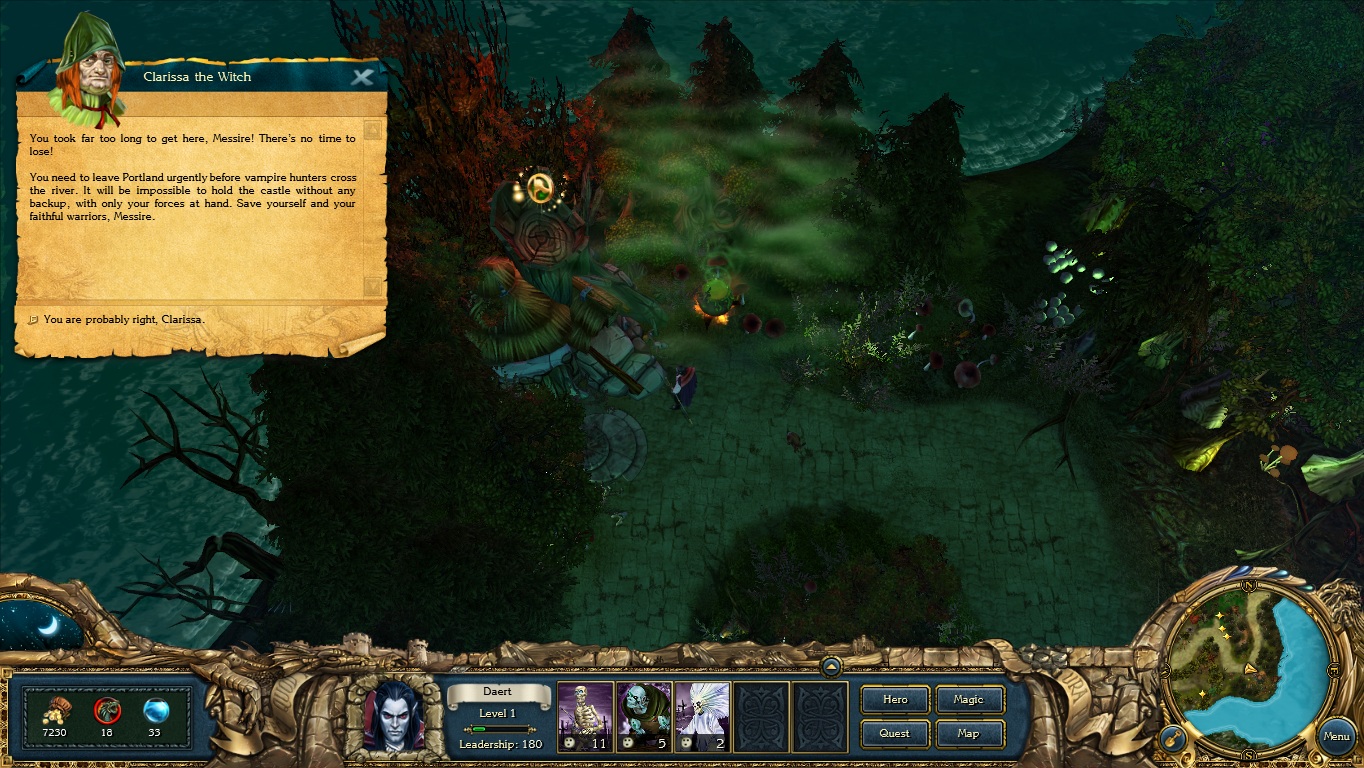1364x768 pixels.
Task: Click the shovel dig icon beside minimap
Action: [x=1172, y=739]
